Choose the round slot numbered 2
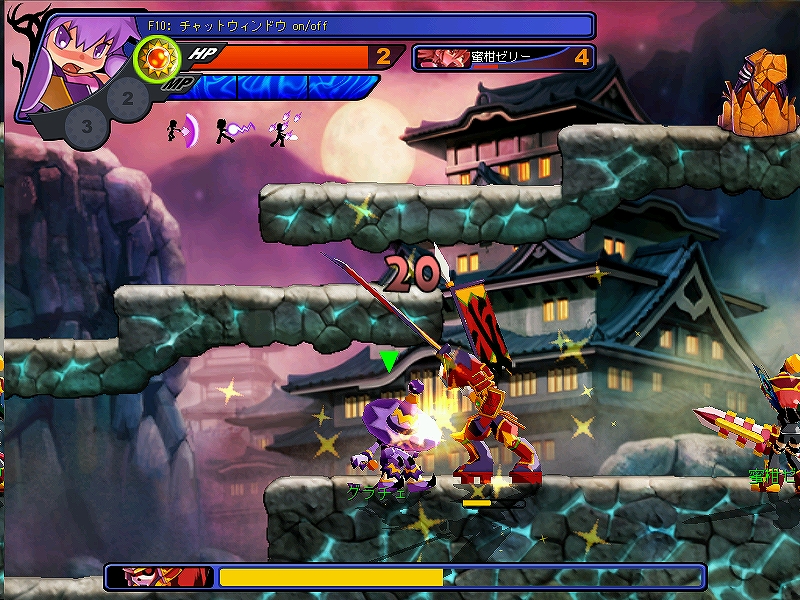 127,97
